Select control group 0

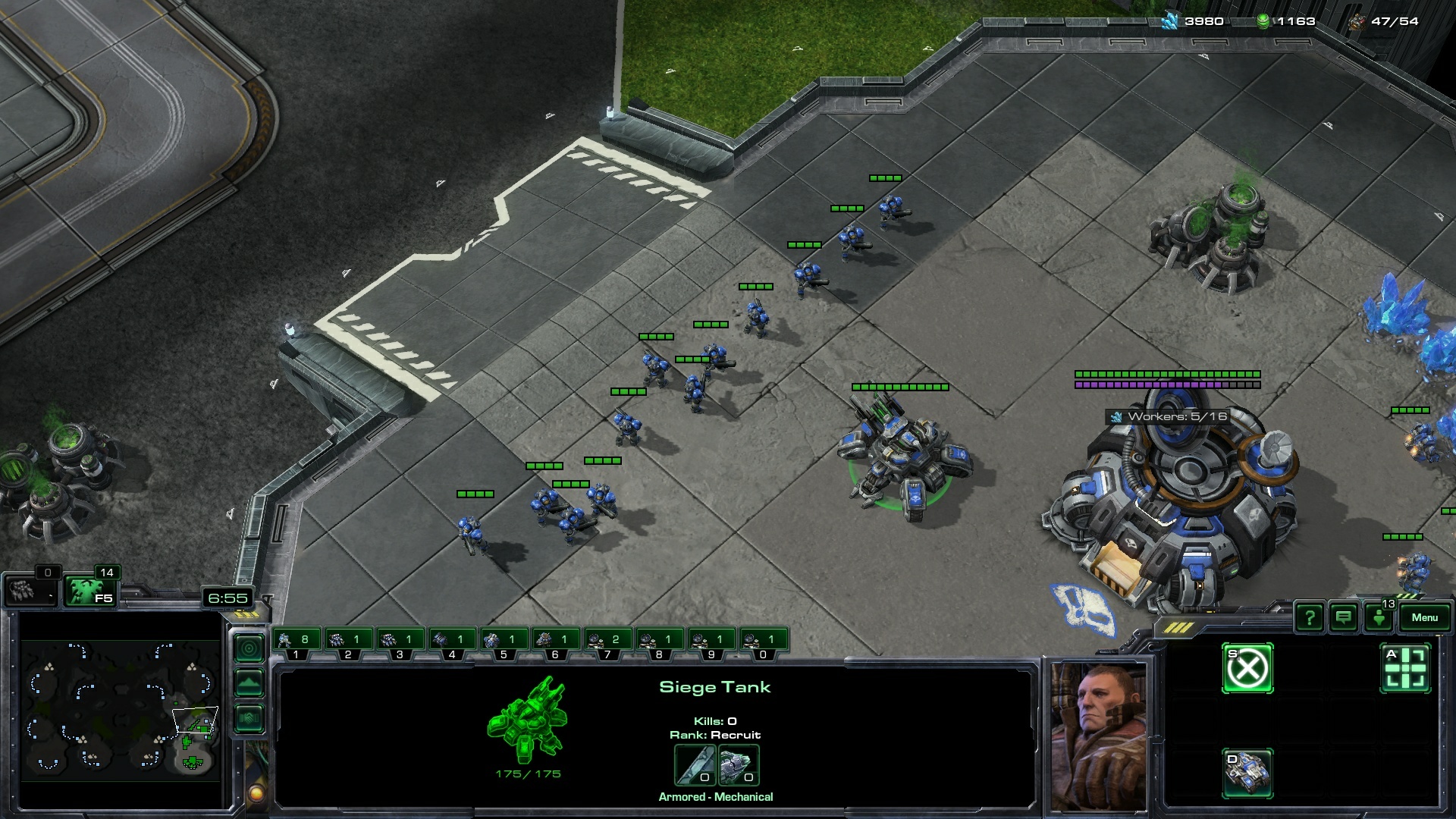click(x=762, y=641)
